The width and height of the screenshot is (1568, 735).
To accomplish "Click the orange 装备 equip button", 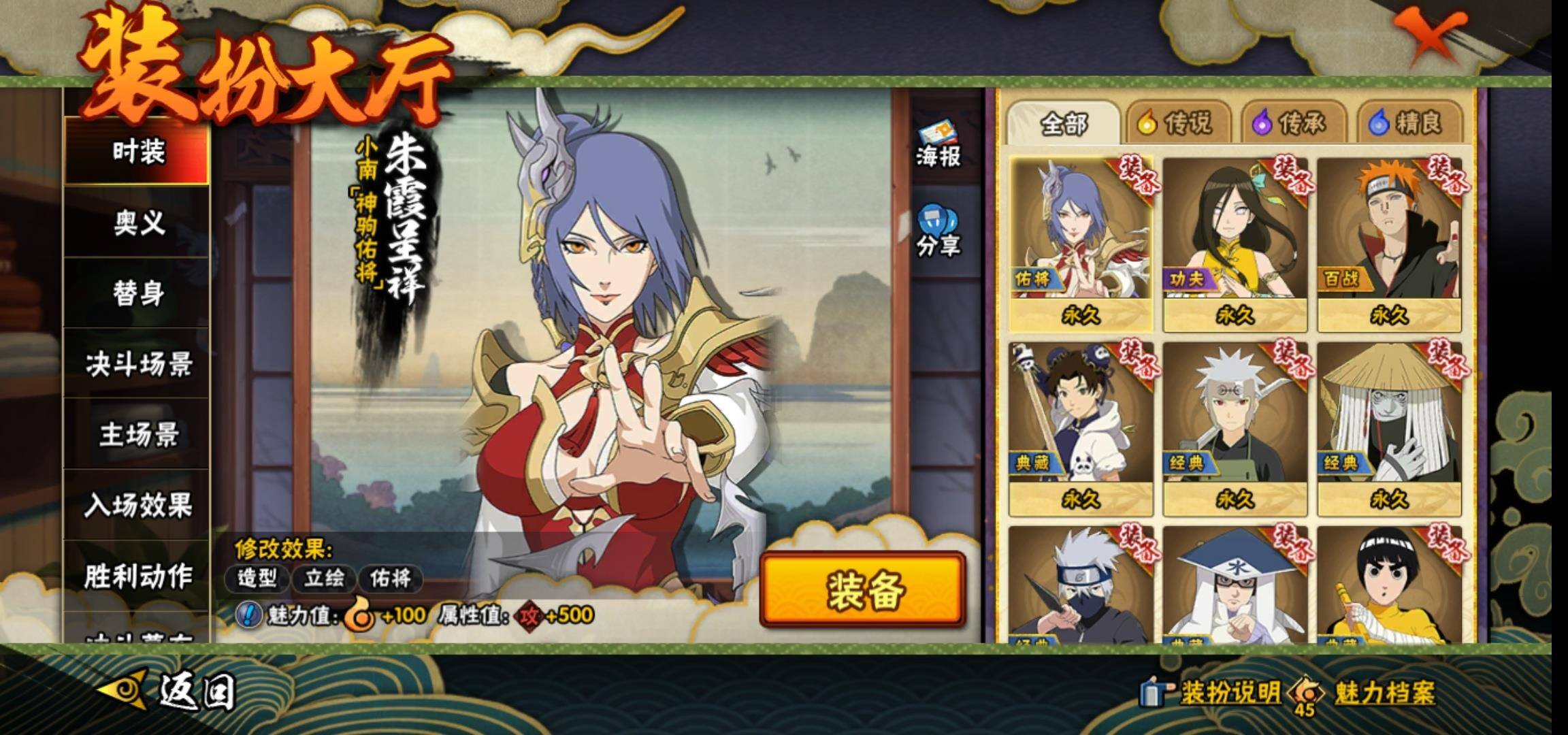I will pos(863,589).
